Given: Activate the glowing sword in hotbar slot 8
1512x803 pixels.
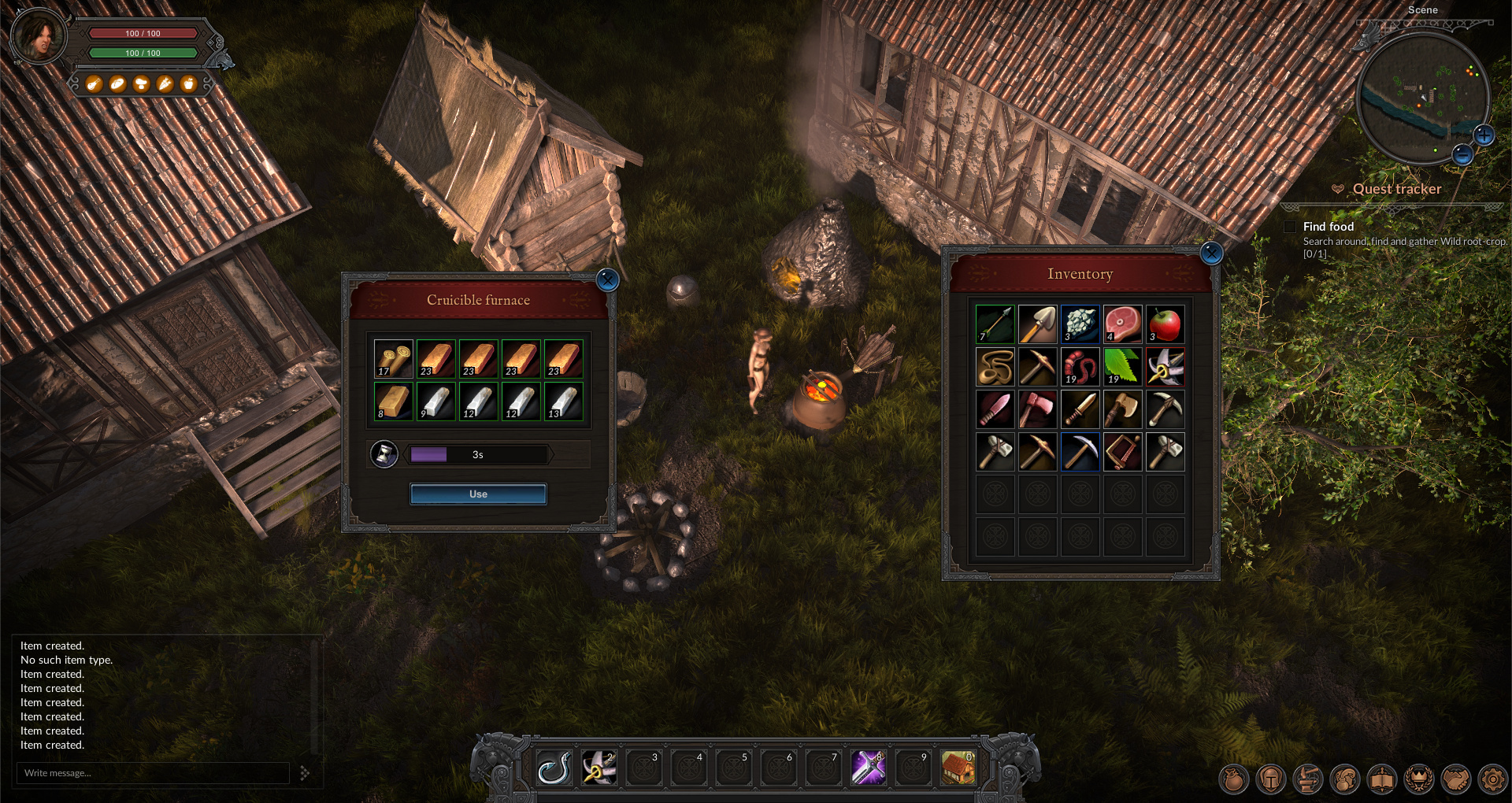Looking at the screenshot, I should pyautogui.click(x=868, y=768).
